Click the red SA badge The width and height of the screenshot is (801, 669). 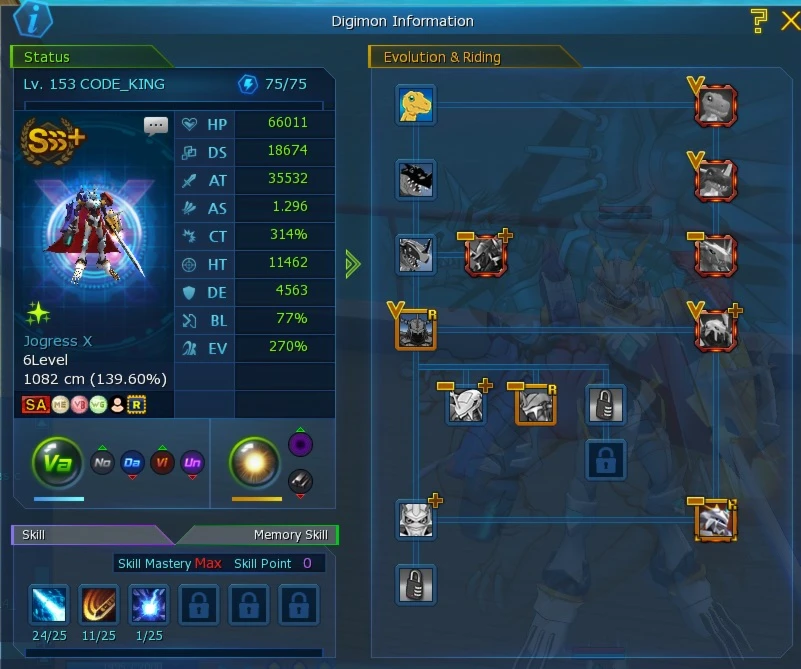tap(36, 404)
